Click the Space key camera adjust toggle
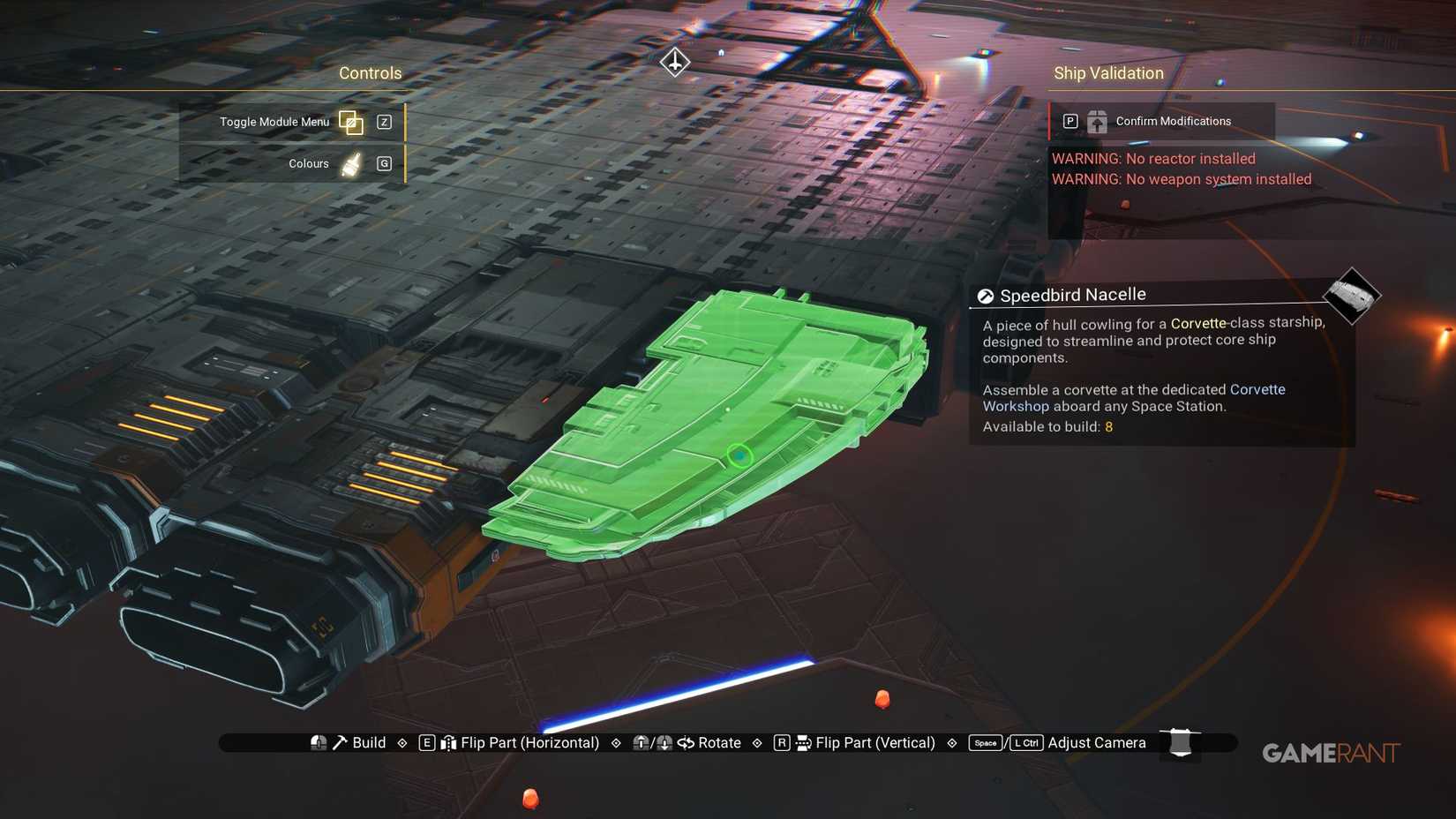This screenshot has width=1456, height=819. tap(985, 743)
